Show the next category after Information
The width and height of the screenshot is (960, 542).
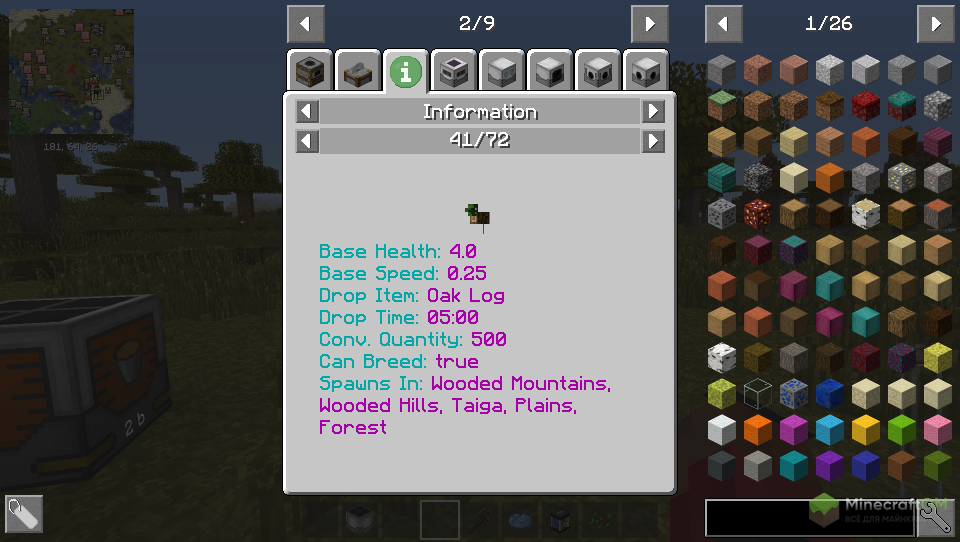(x=653, y=111)
